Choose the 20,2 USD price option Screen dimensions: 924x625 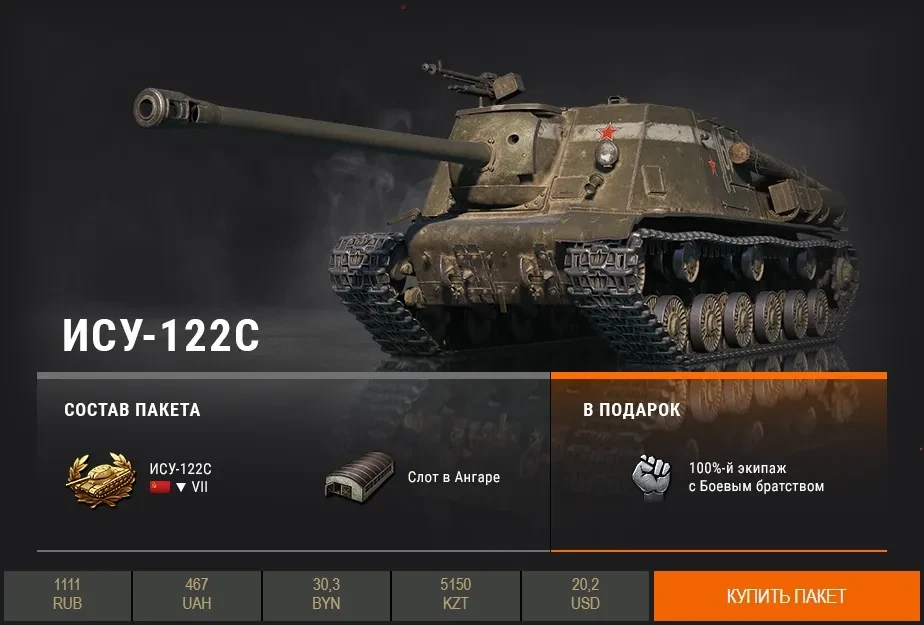(585, 596)
